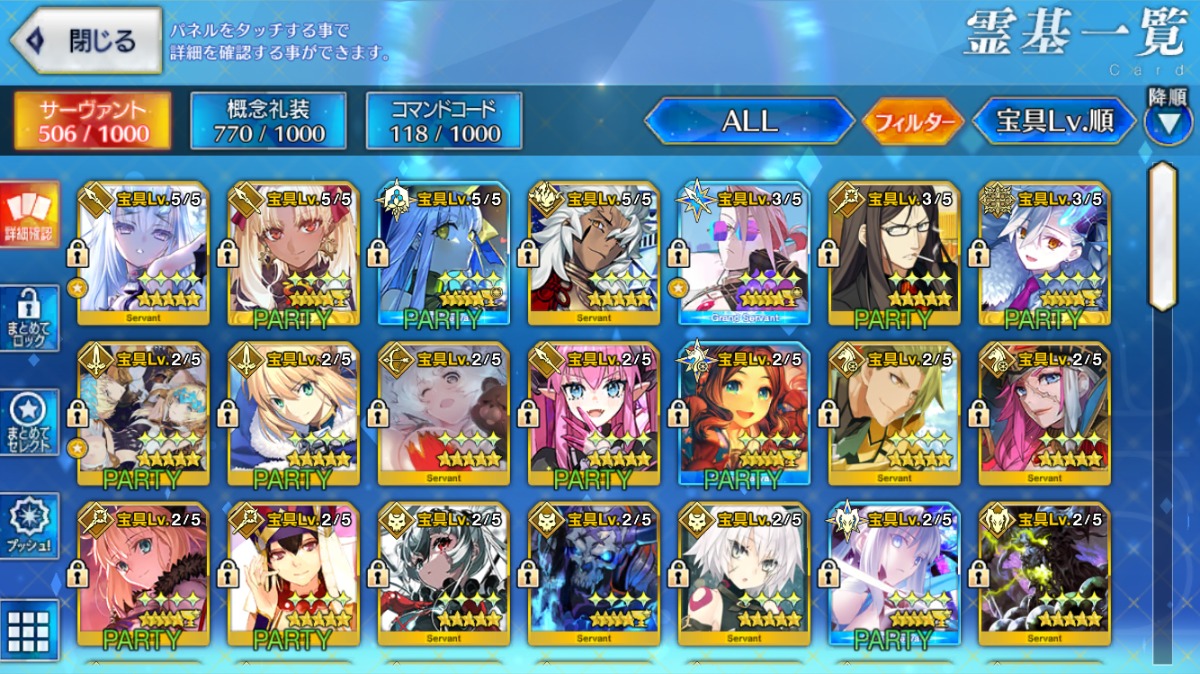
Task: Select the white-haired dark-skinned Archer card
Action: (593, 253)
